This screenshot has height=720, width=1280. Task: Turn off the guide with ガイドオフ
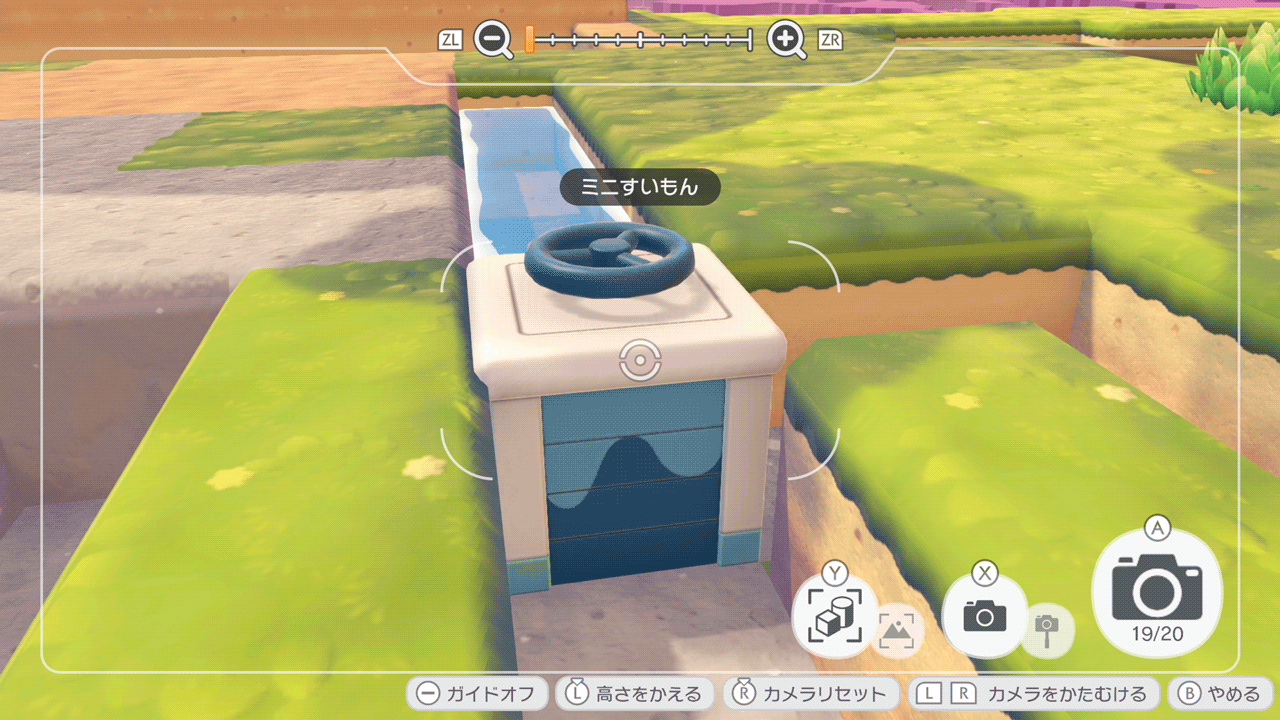[x=478, y=694]
